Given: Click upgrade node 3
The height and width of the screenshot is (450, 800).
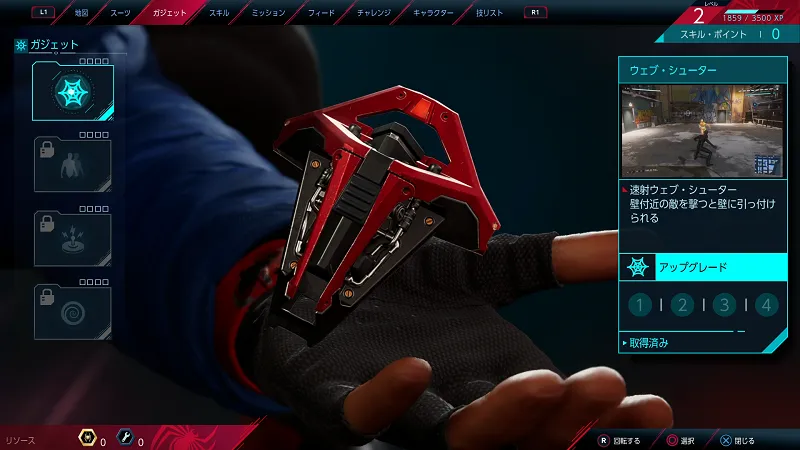Looking at the screenshot, I should (x=725, y=305).
